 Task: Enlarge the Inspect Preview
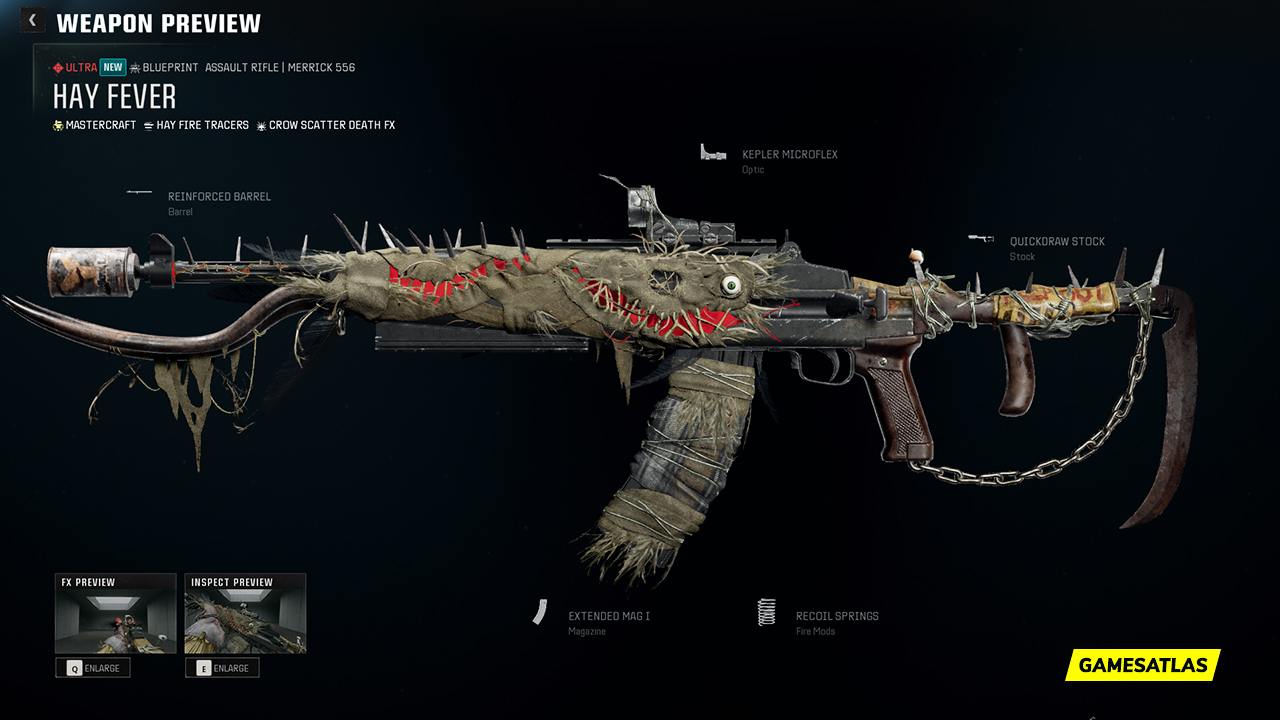click(222, 668)
